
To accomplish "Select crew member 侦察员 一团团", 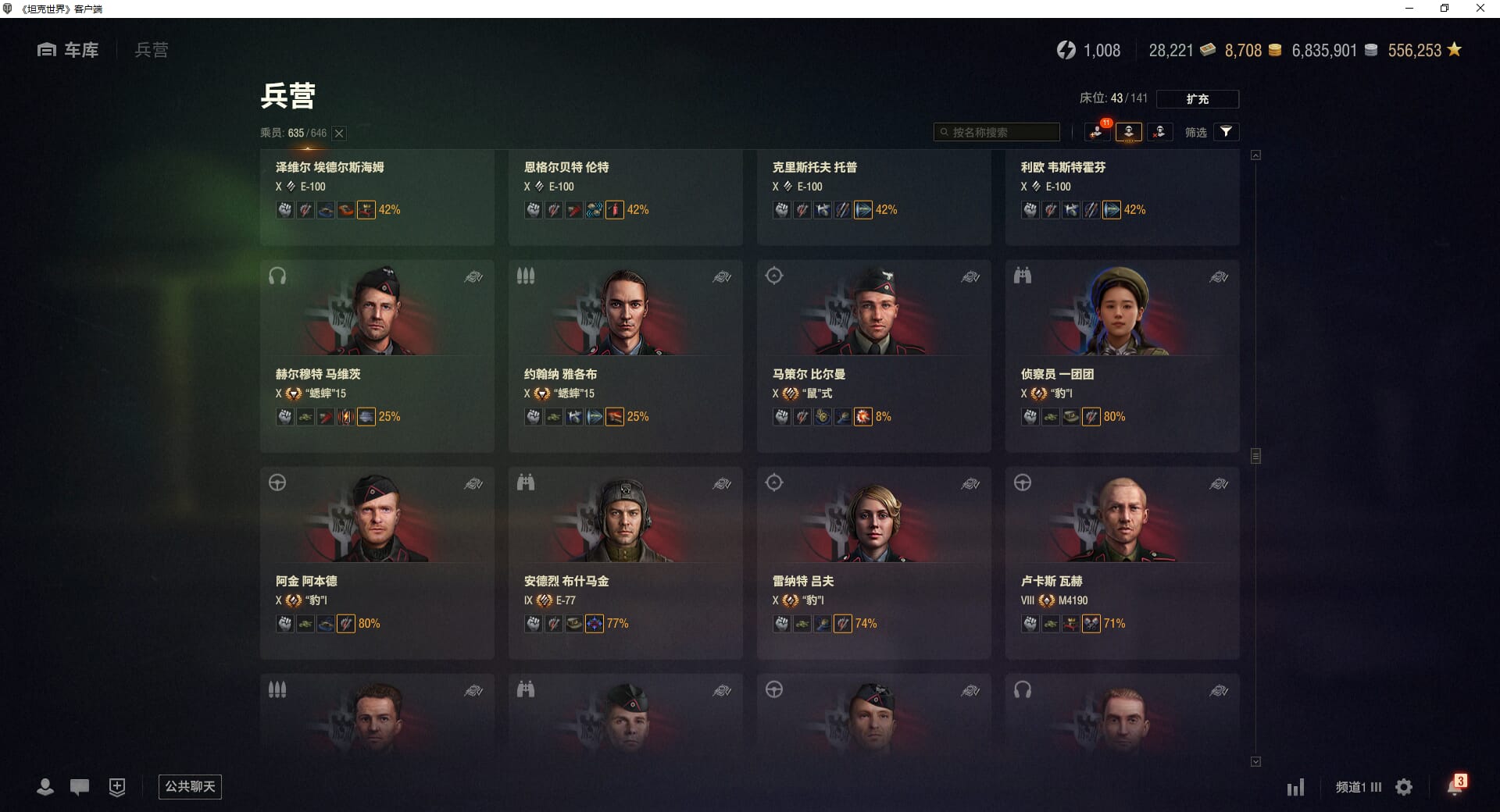I will click(1122, 355).
